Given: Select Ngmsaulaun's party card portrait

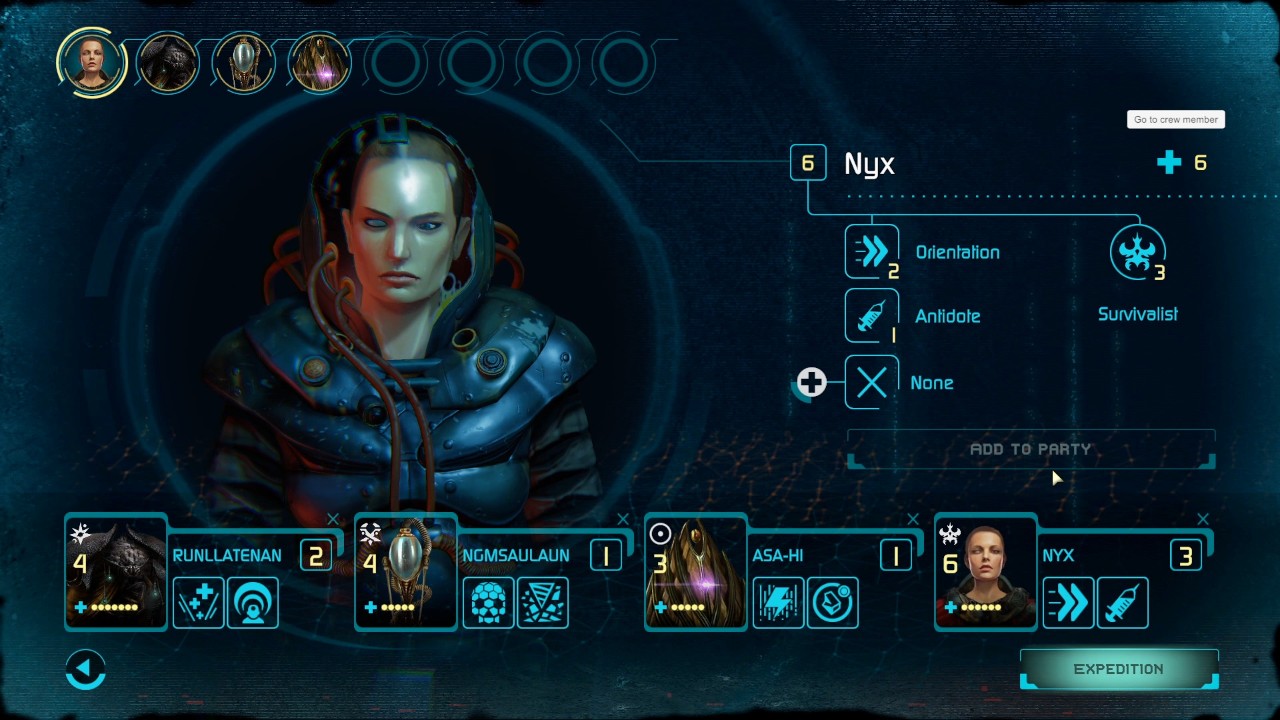Looking at the screenshot, I should tap(407, 572).
